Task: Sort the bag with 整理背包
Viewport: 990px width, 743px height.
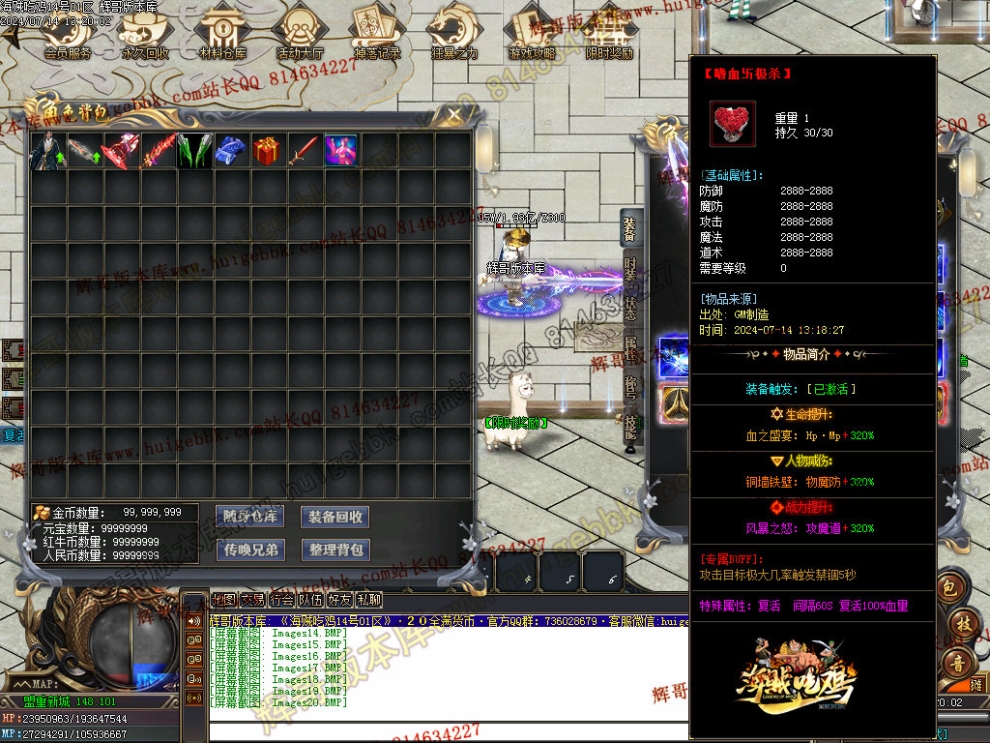Action: click(335, 549)
